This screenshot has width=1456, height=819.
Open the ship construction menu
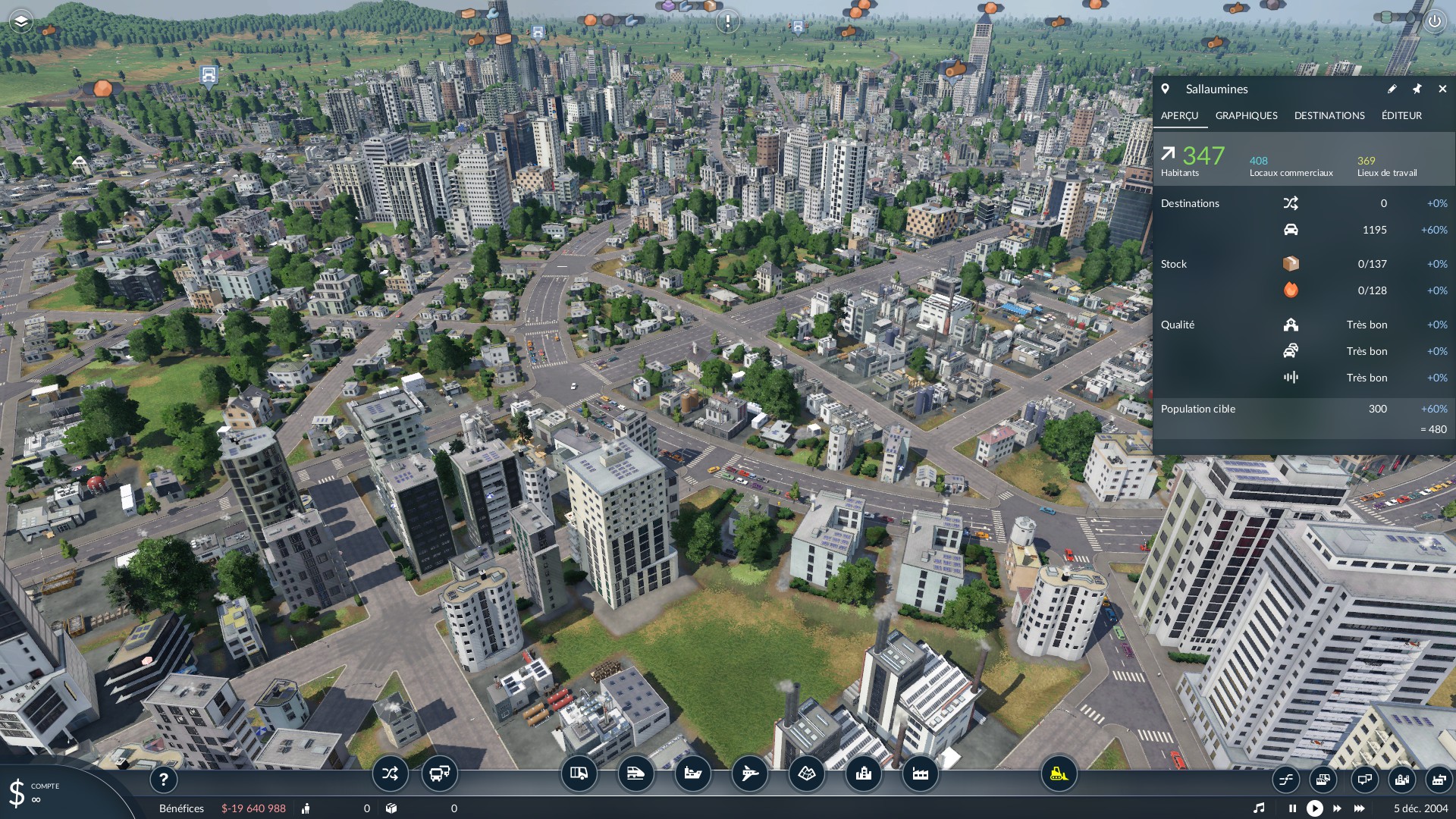point(692,774)
